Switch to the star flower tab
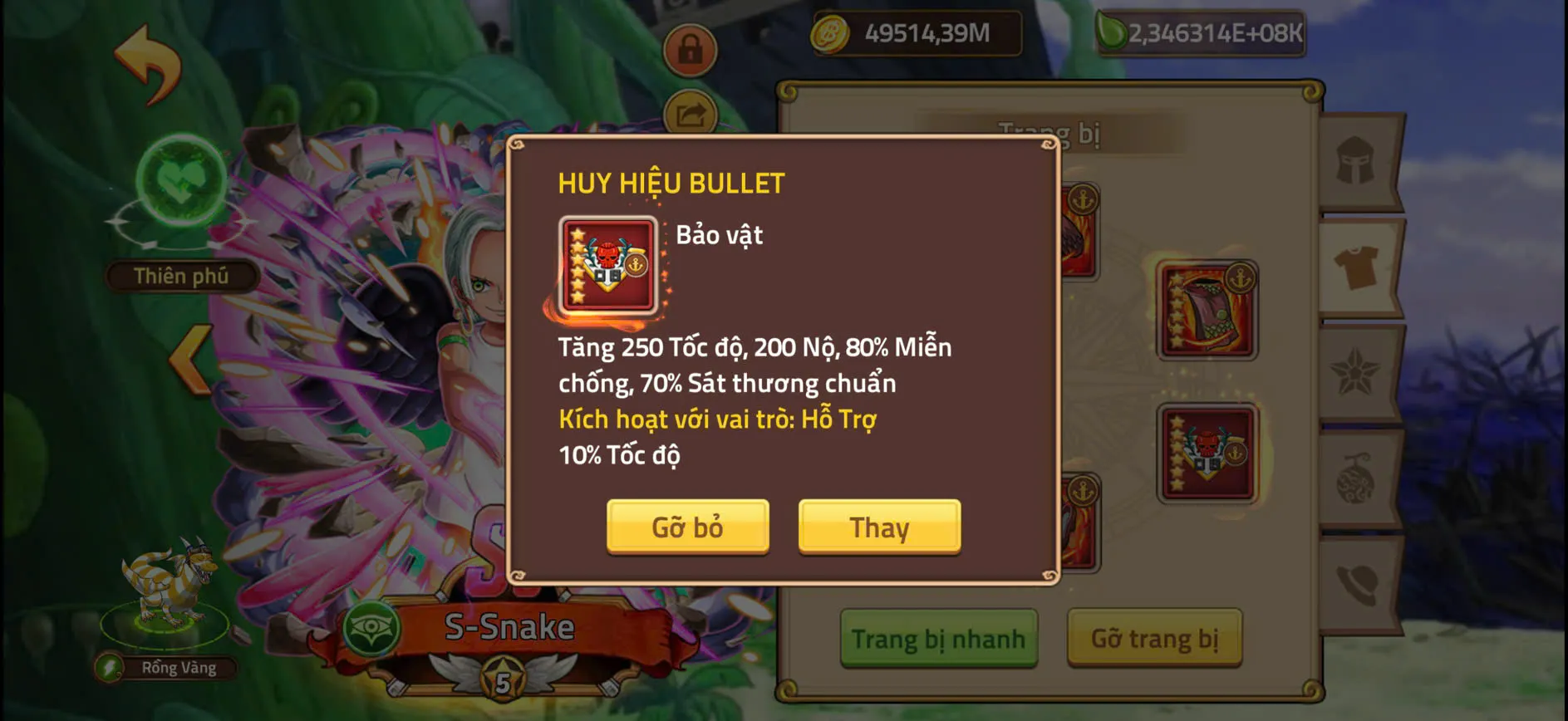1568x721 pixels. [1357, 372]
